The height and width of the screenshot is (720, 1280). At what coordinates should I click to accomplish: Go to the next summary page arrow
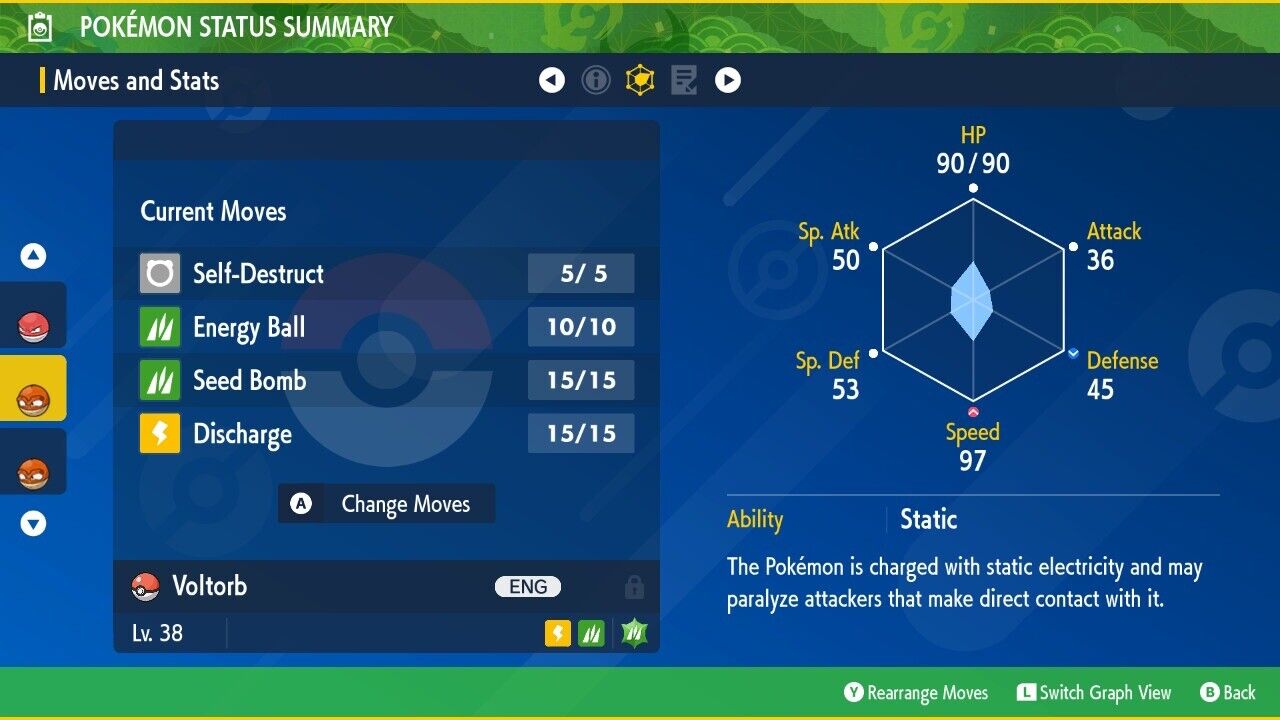coord(728,80)
